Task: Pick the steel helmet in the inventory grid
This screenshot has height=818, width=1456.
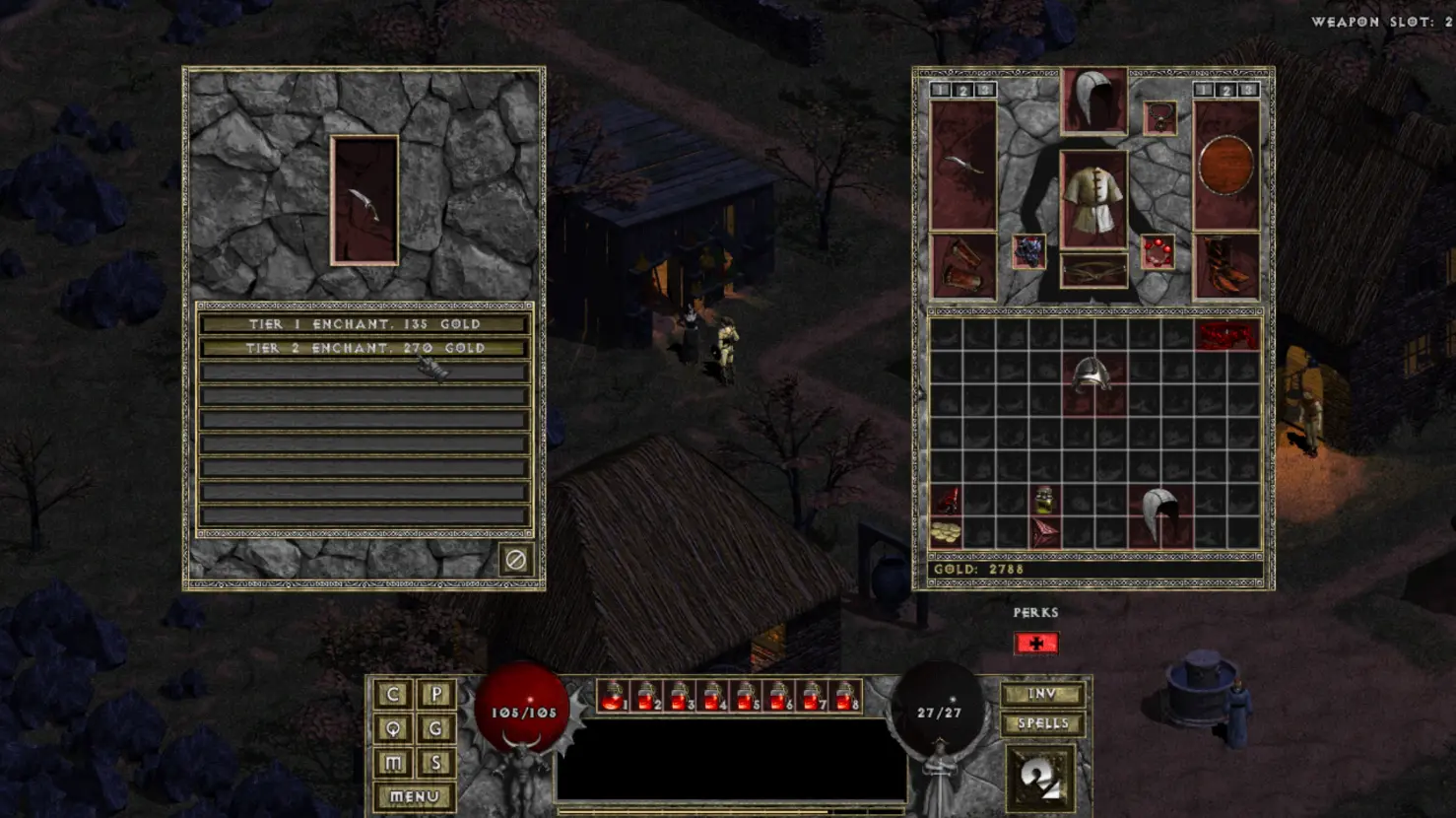Action: click(x=1092, y=377)
